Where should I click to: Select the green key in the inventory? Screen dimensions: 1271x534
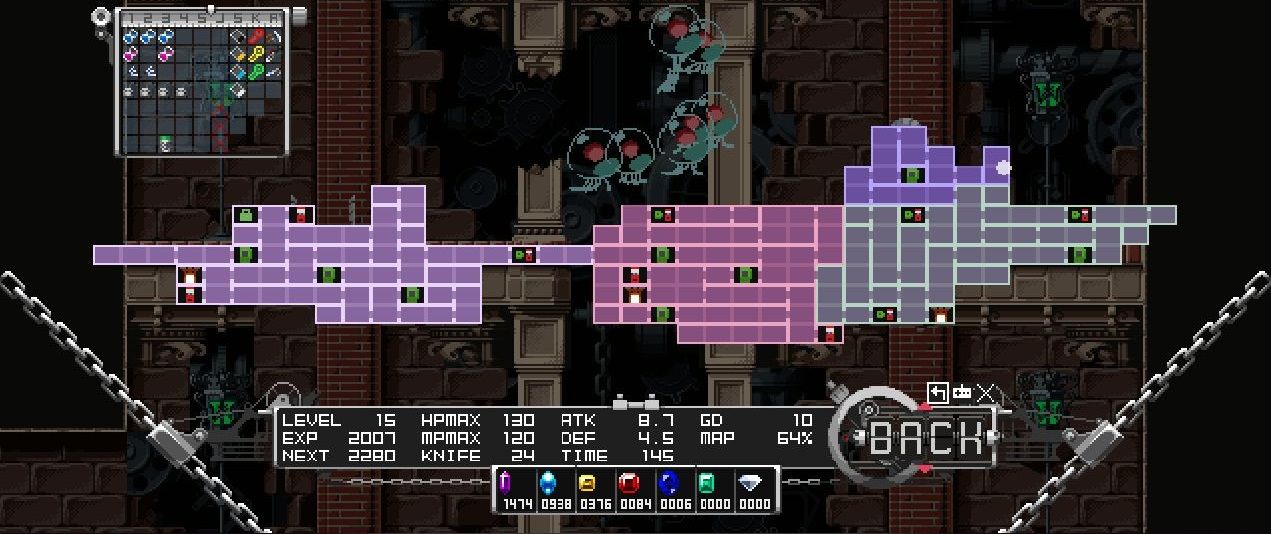[256, 72]
